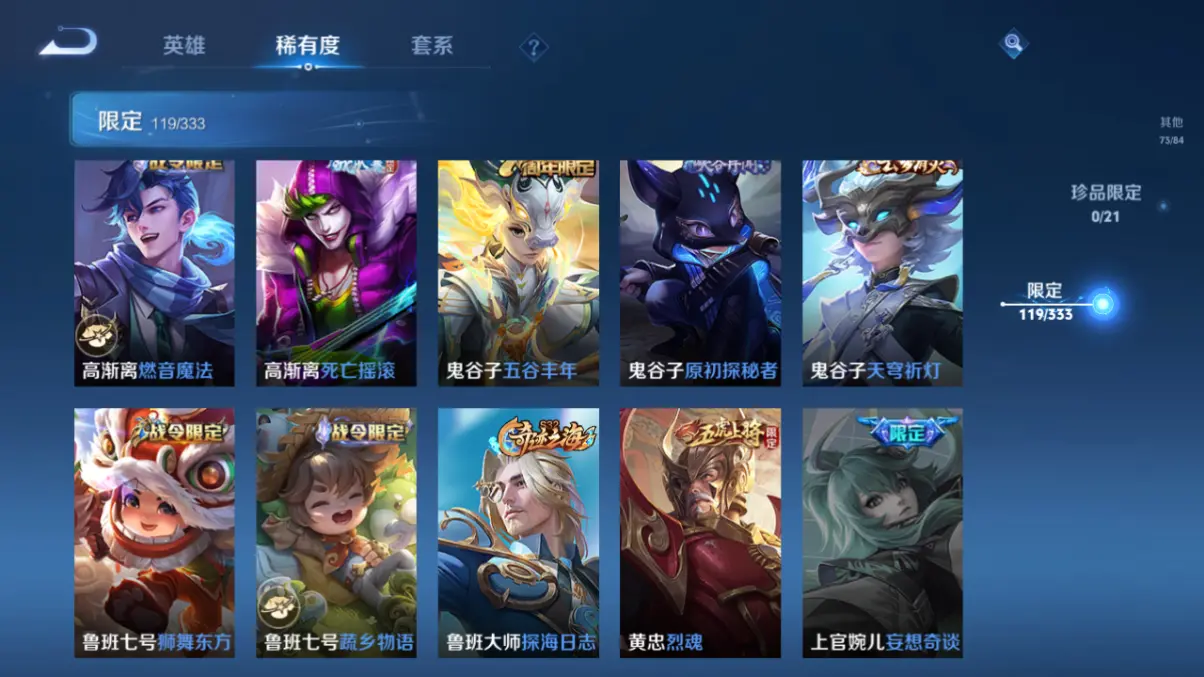
Task: Choose the 高渐离 死亡摇滚 skin card
Action: point(336,273)
